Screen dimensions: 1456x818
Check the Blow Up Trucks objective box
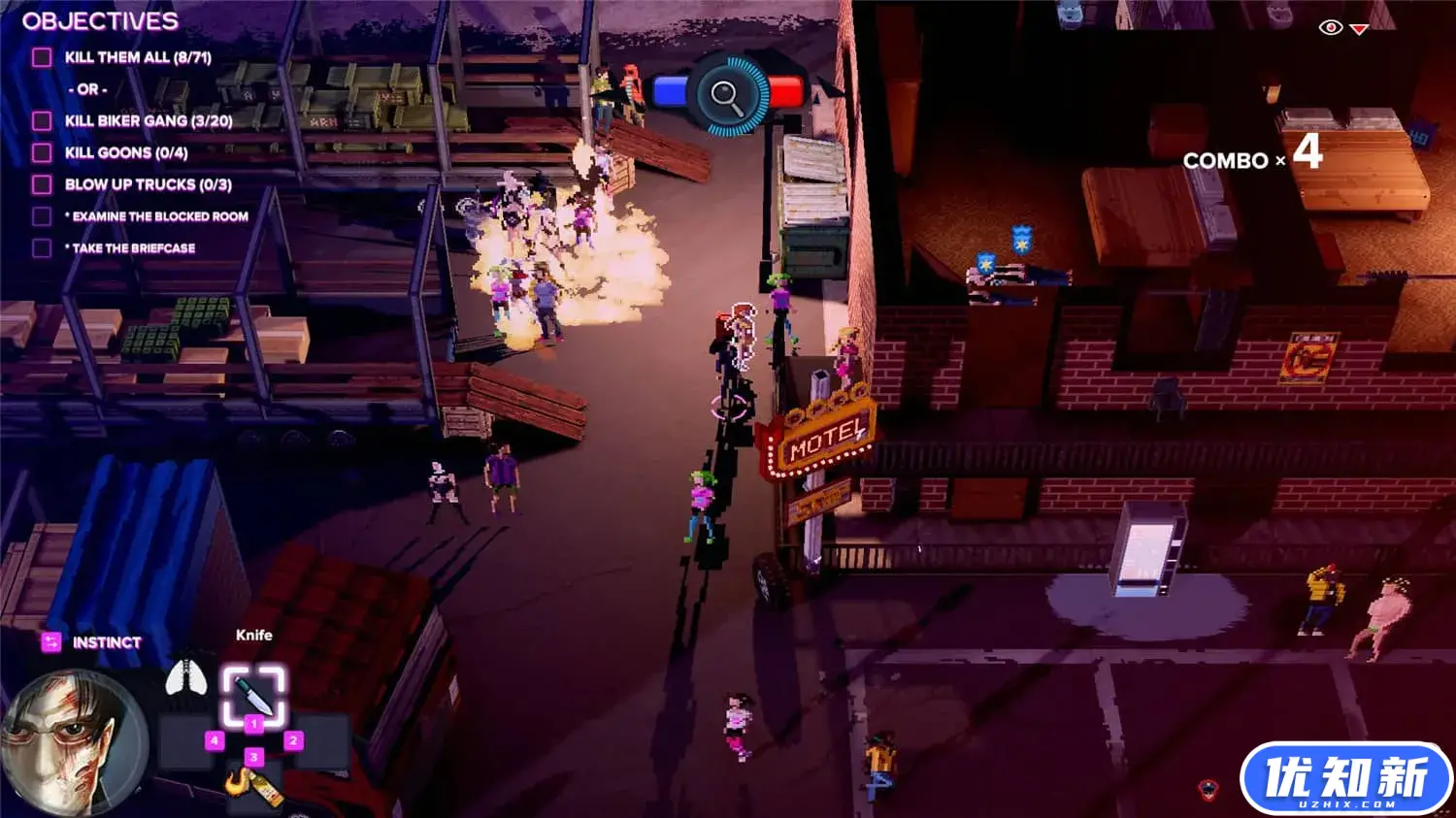click(x=42, y=184)
